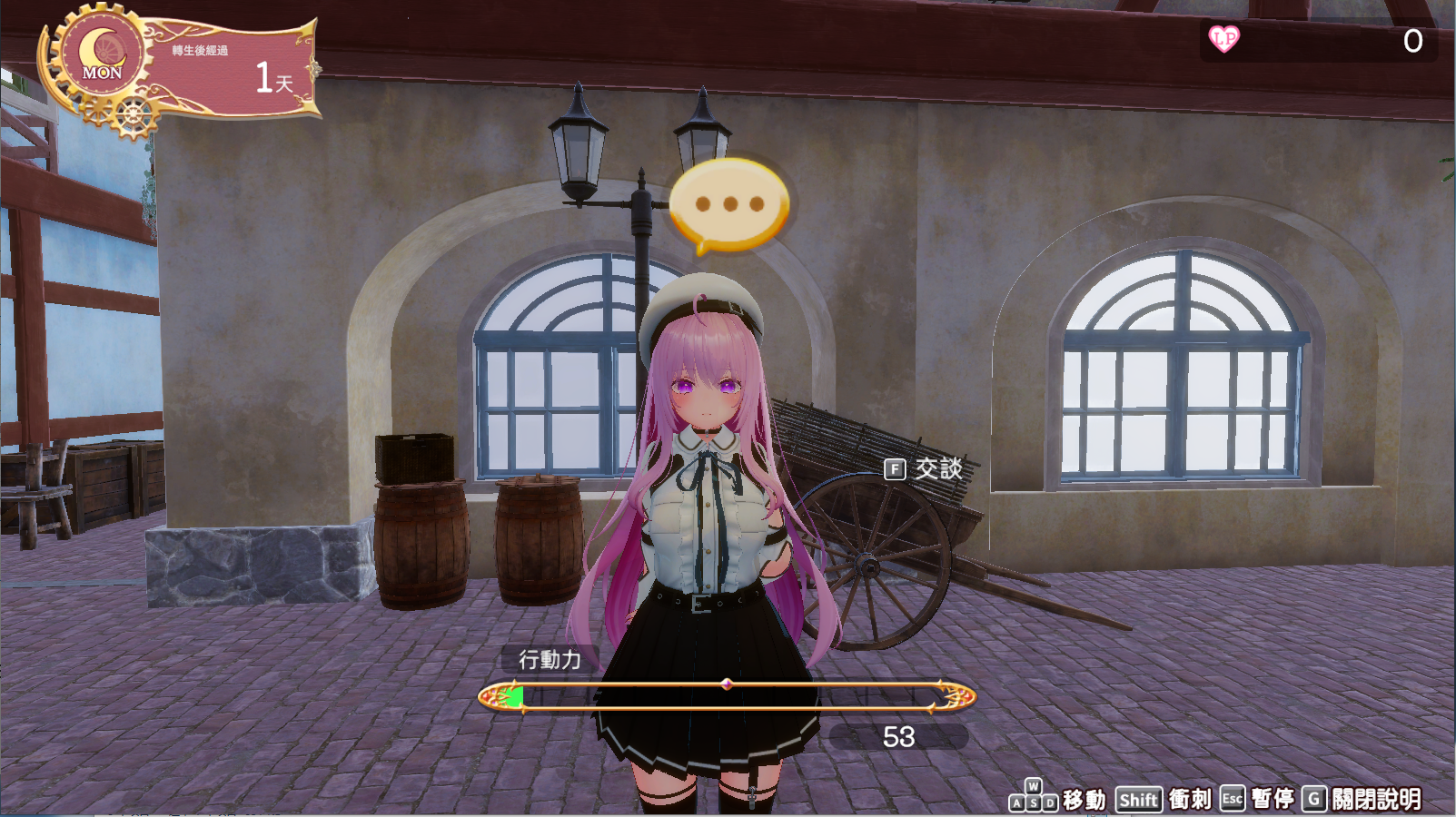Click the 移動 movement label
The image size is (1456, 817).
point(1085,801)
